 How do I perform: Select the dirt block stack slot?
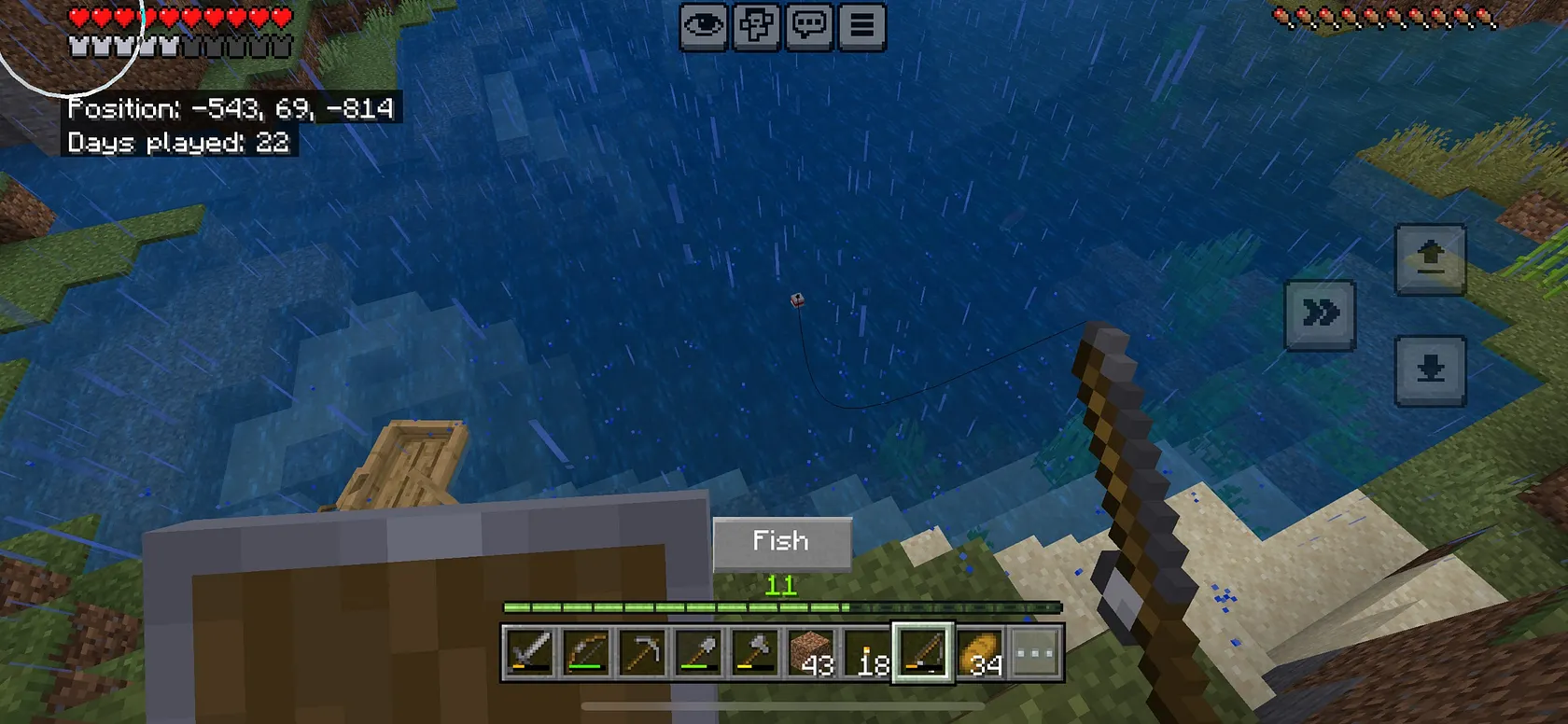[810, 652]
